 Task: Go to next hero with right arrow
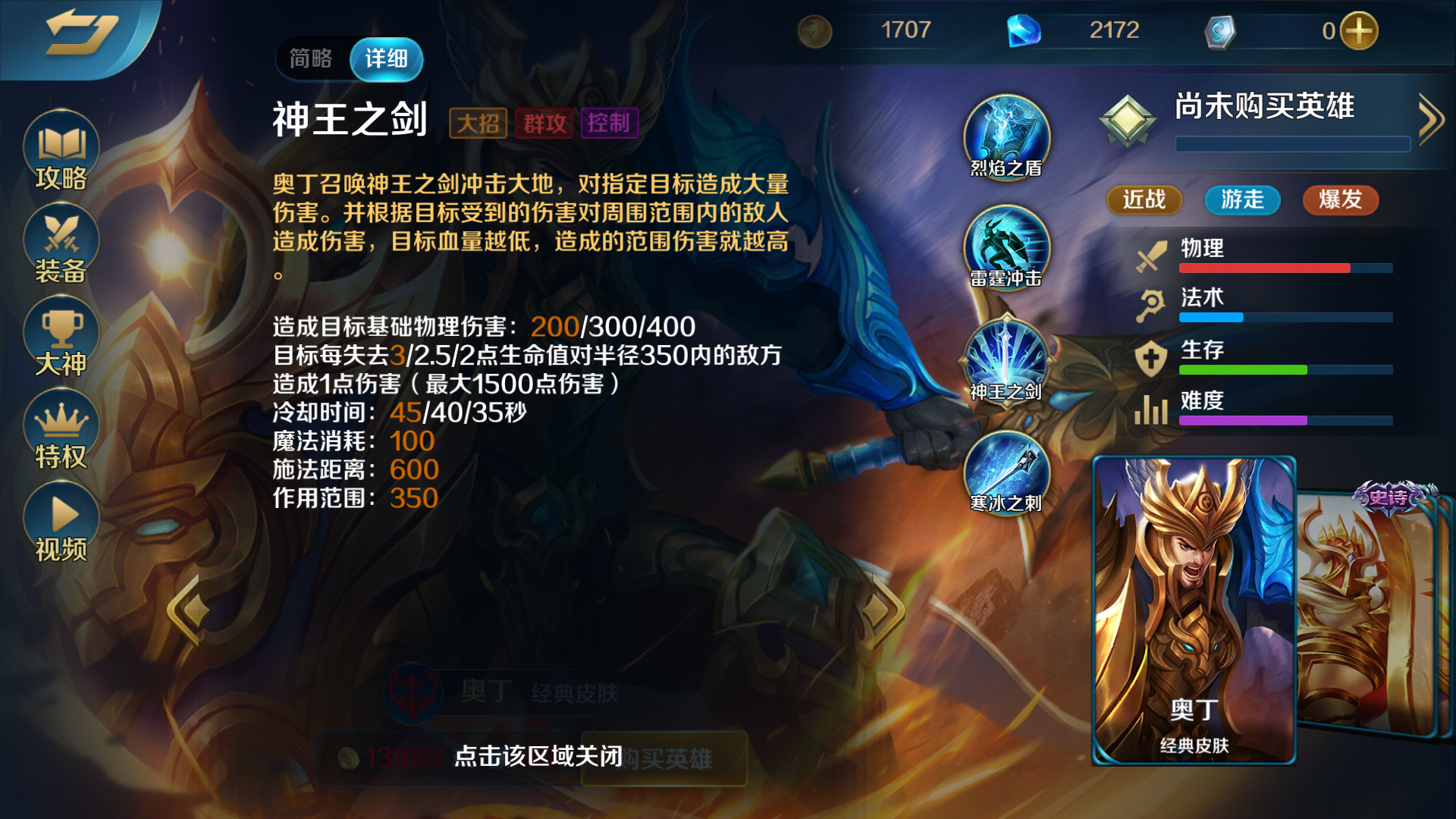click(x=880, y=610)
